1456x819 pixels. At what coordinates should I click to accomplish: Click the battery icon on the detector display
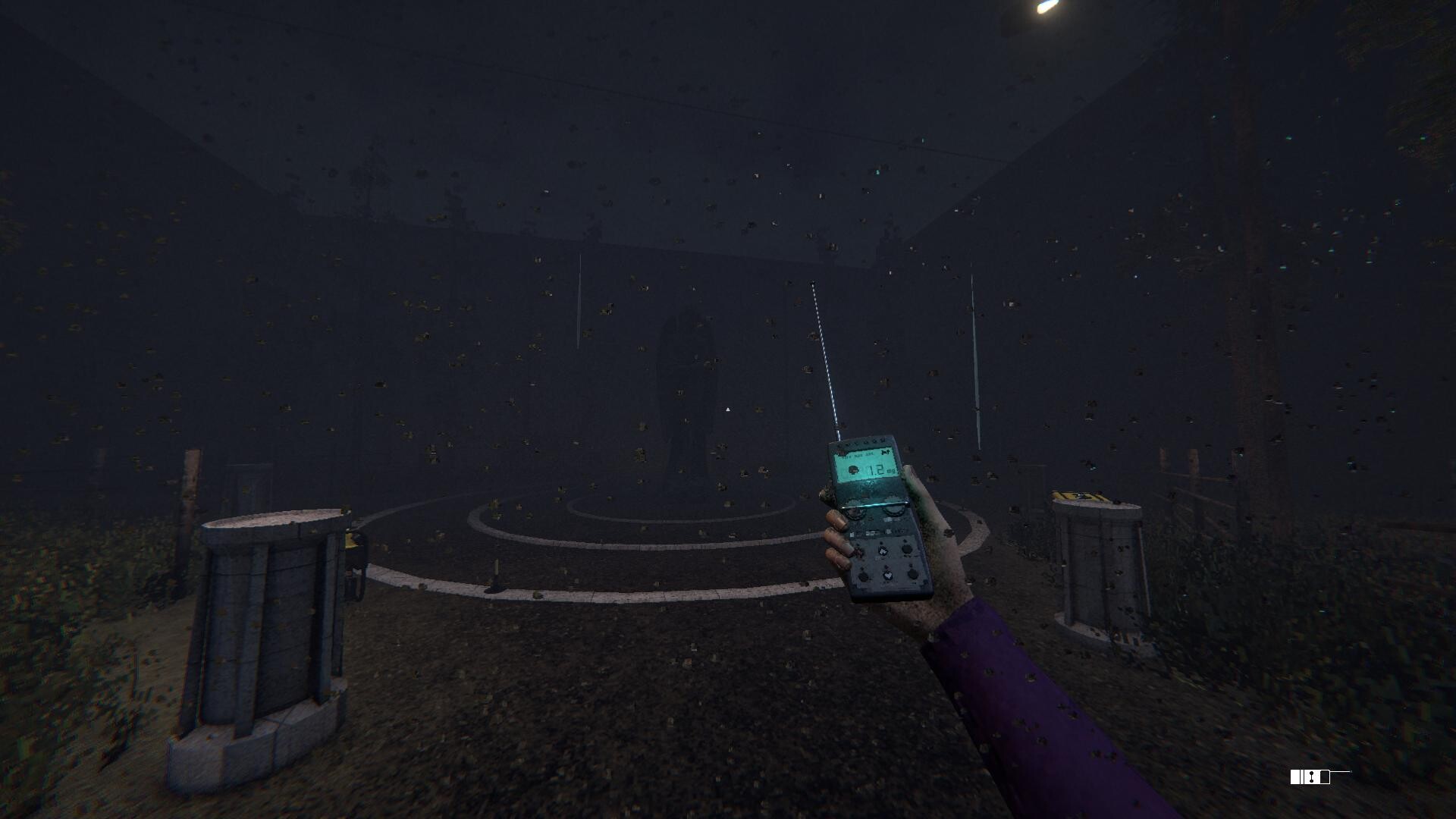(852, 469)
